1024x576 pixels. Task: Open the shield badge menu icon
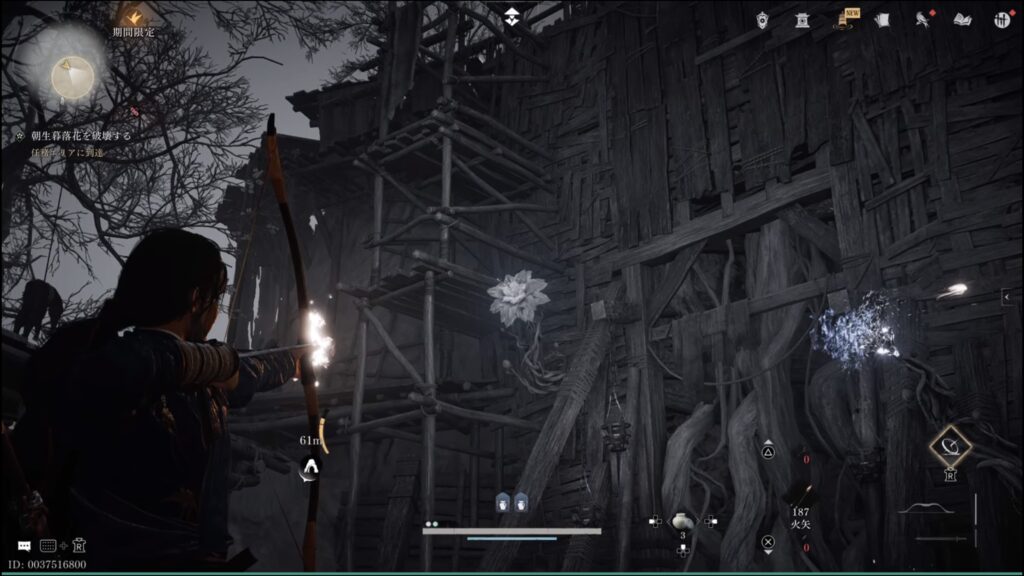tap(763, 20)
